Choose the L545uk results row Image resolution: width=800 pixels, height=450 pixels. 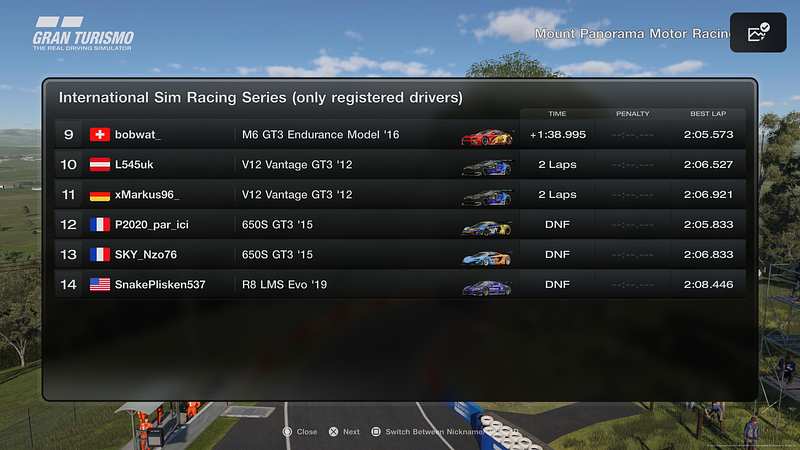point(400,165)
